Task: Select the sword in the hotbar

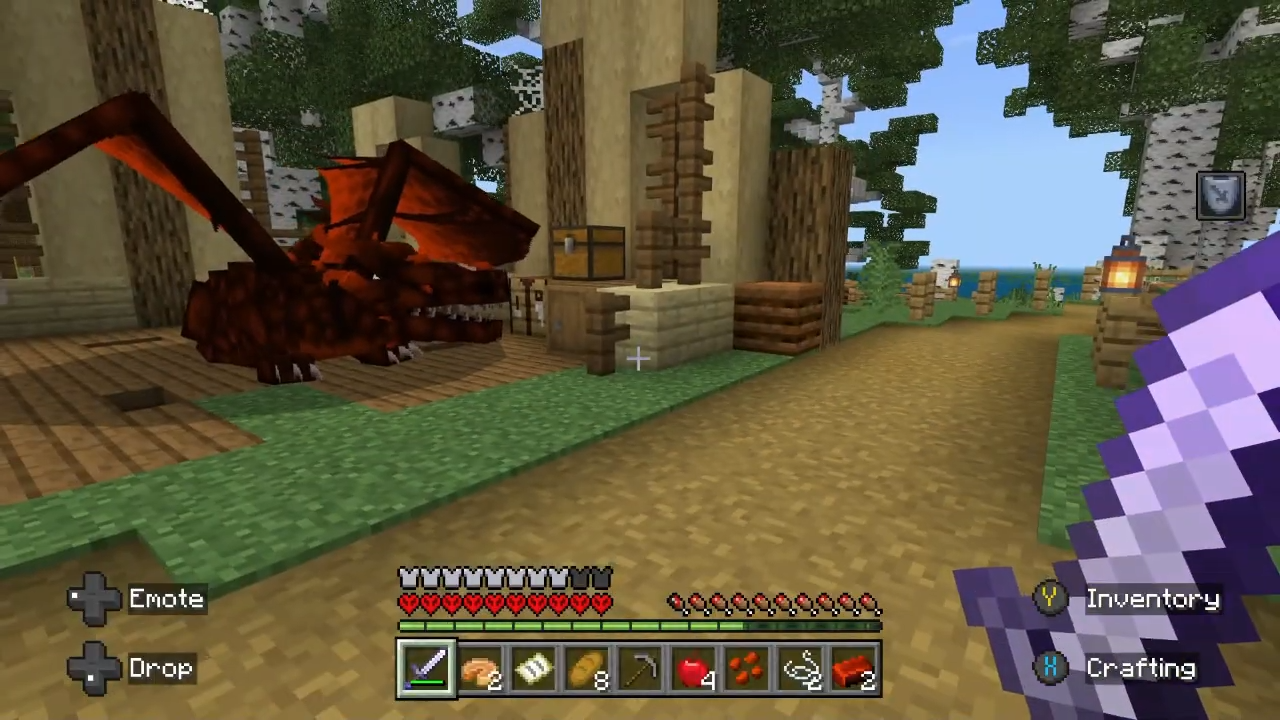Action: tap(427, 668)
